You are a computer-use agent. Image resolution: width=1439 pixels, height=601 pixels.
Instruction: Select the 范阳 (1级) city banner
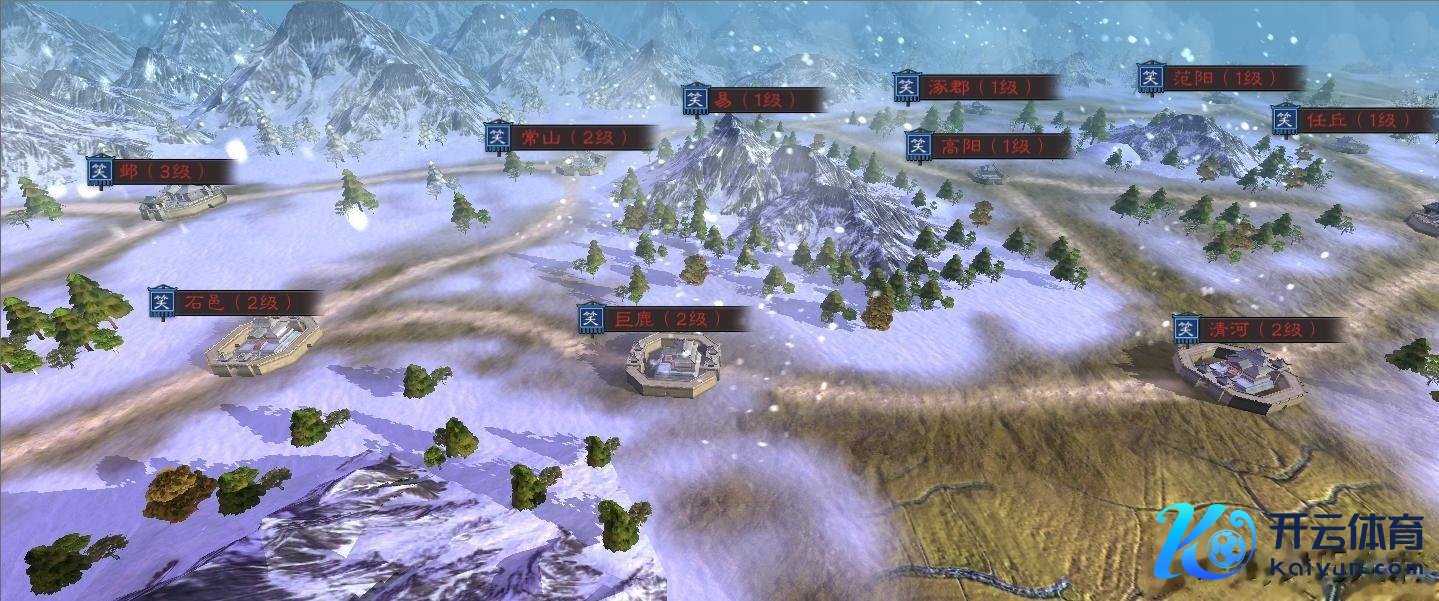[x=1221, y=78]
